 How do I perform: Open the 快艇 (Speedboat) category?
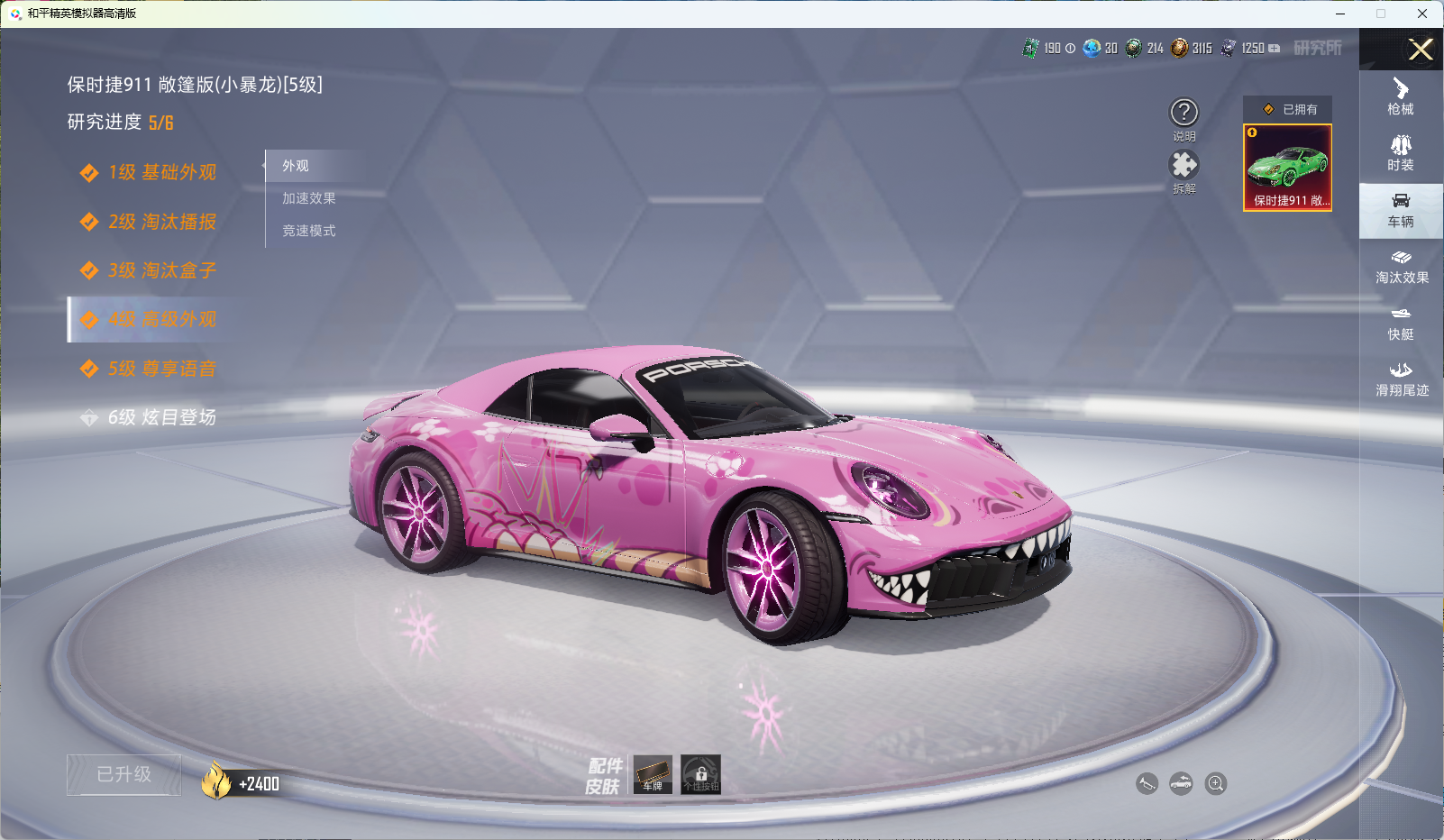pyautogui.click(x=1401, y=323)
